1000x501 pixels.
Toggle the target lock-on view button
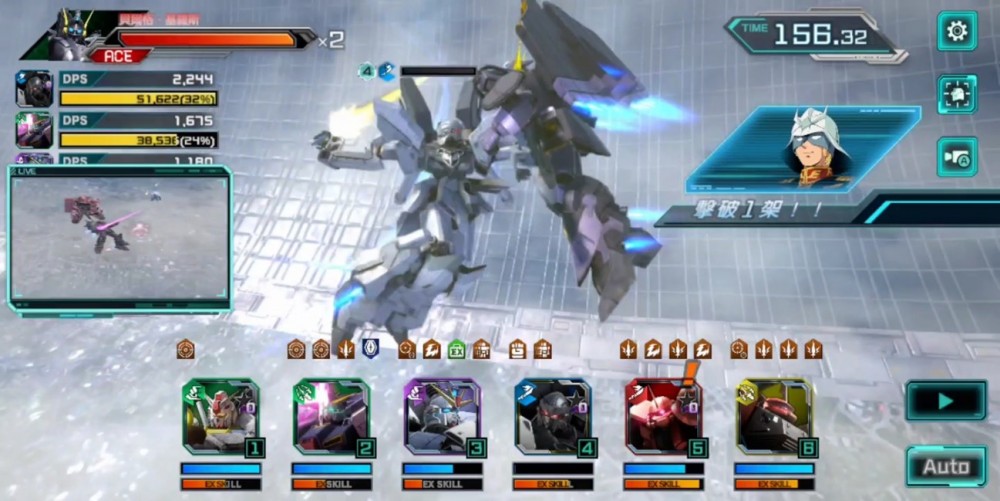(957, 94)
